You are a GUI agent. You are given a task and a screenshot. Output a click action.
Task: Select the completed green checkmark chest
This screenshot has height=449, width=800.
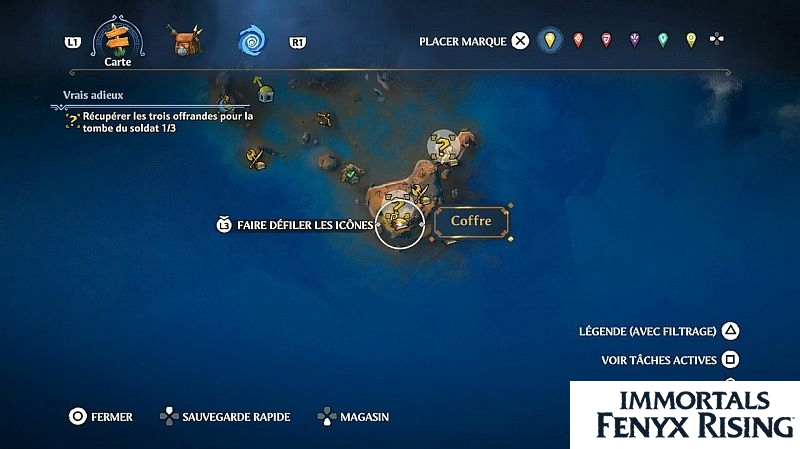352,175
